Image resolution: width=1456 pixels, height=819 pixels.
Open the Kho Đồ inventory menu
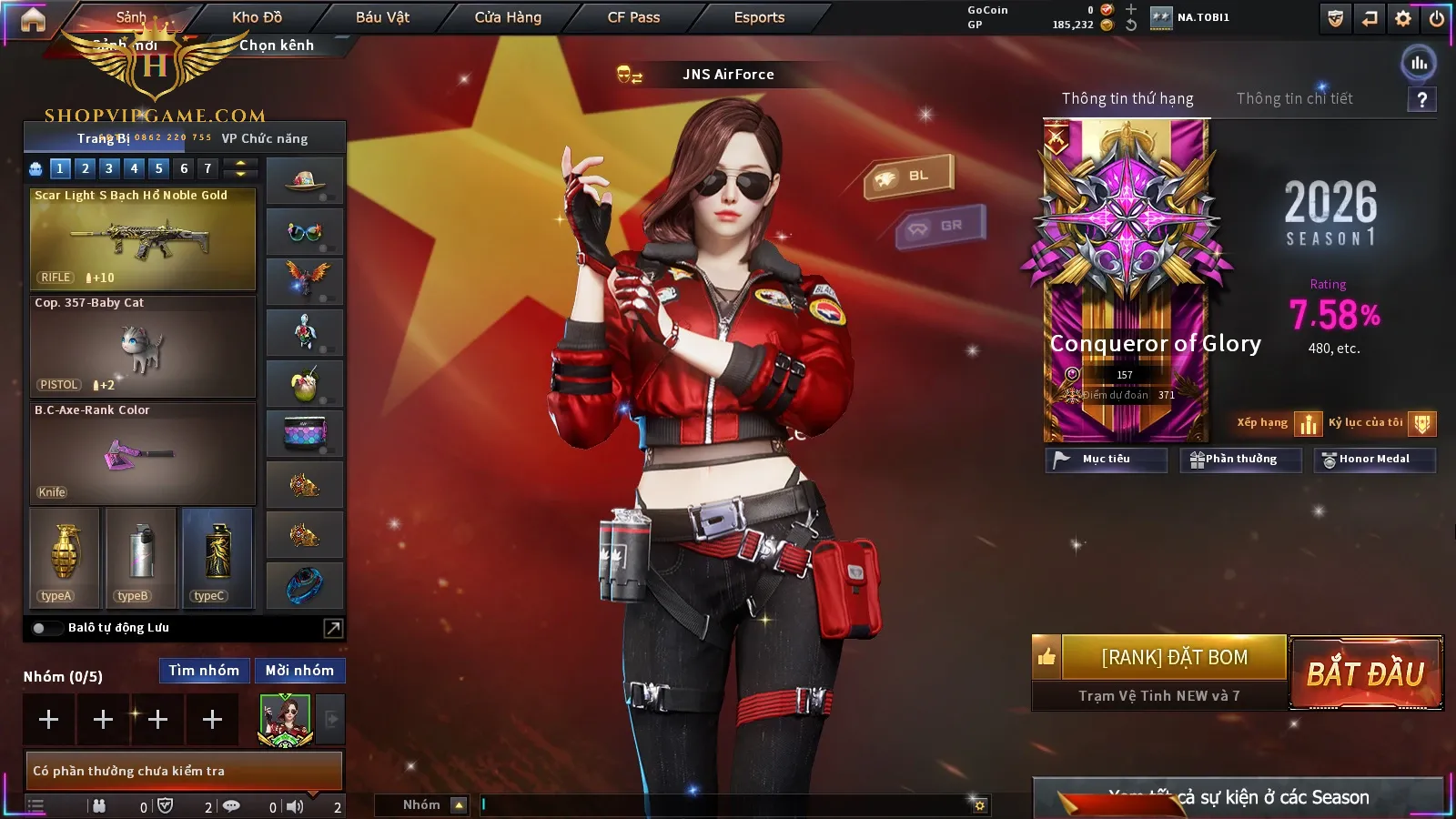coord(257,17)
